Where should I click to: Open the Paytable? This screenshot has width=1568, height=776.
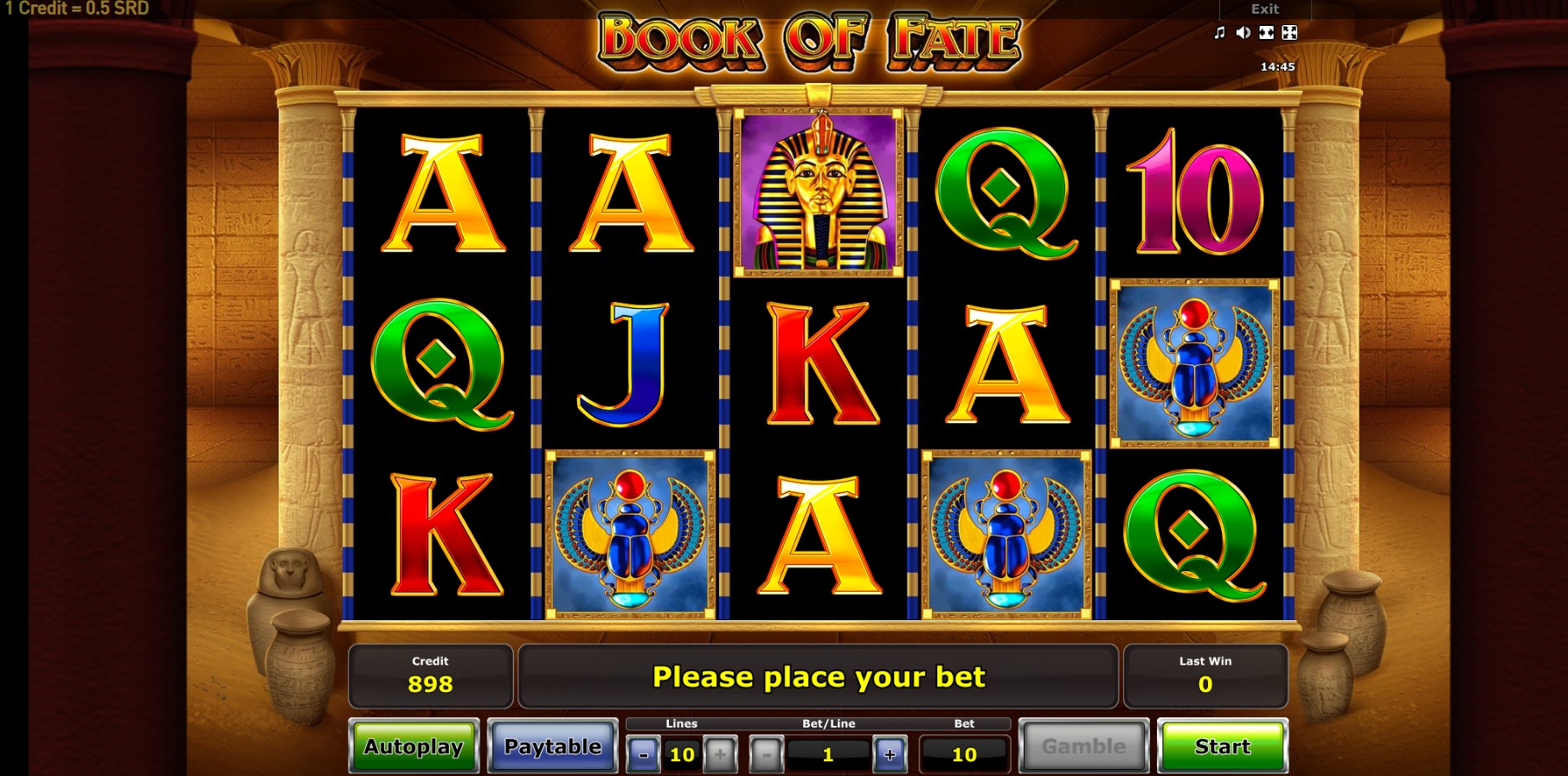coord(552,746)
